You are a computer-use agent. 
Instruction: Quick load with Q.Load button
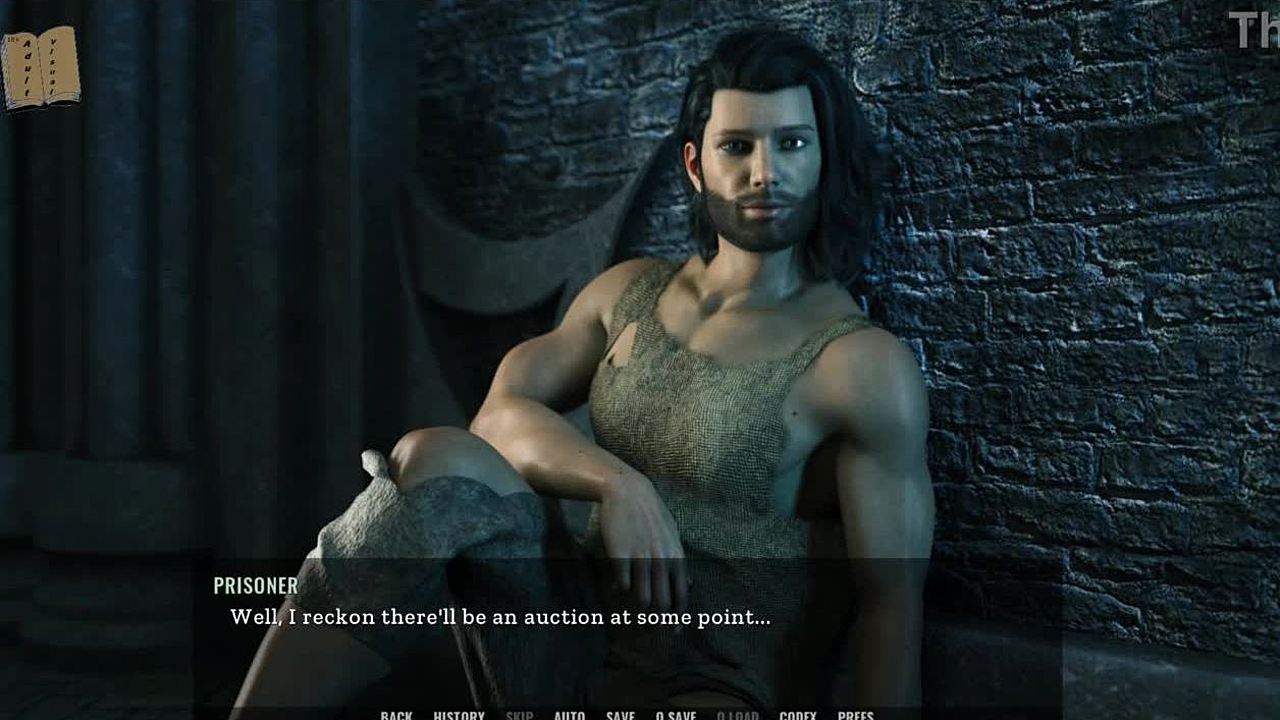738,715
